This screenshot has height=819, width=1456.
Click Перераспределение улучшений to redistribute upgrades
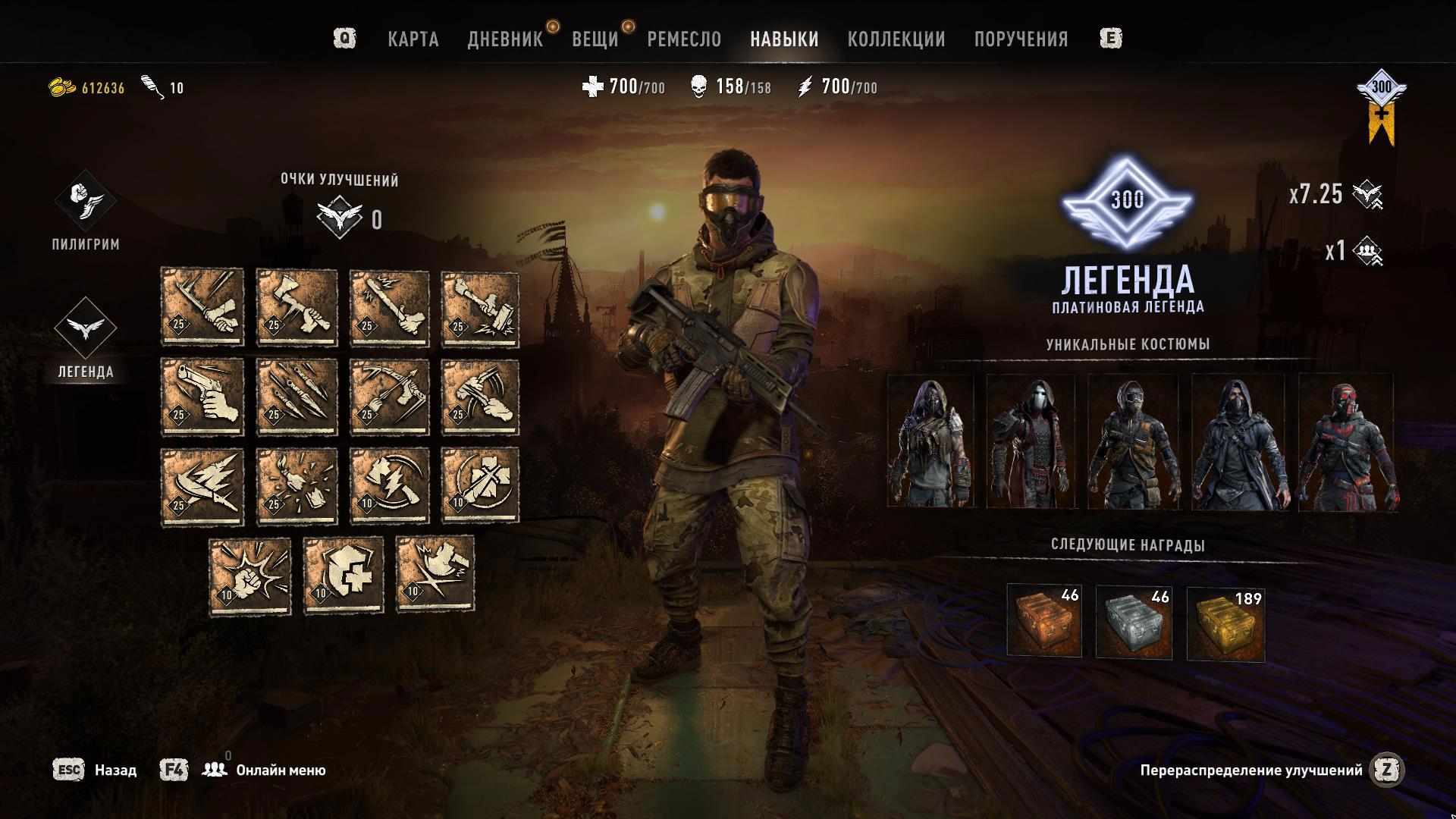point(1251,770)
